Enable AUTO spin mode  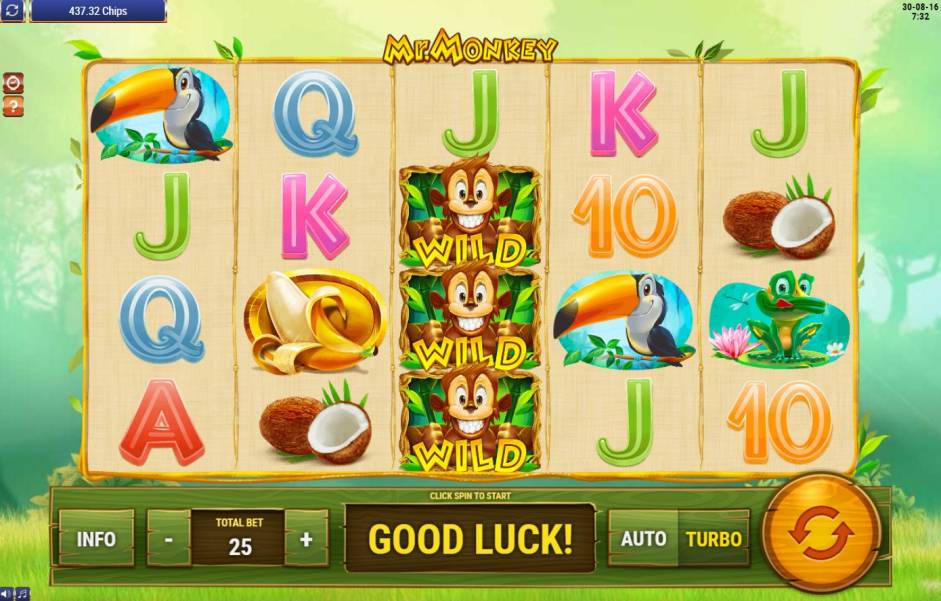coord(643,539)
